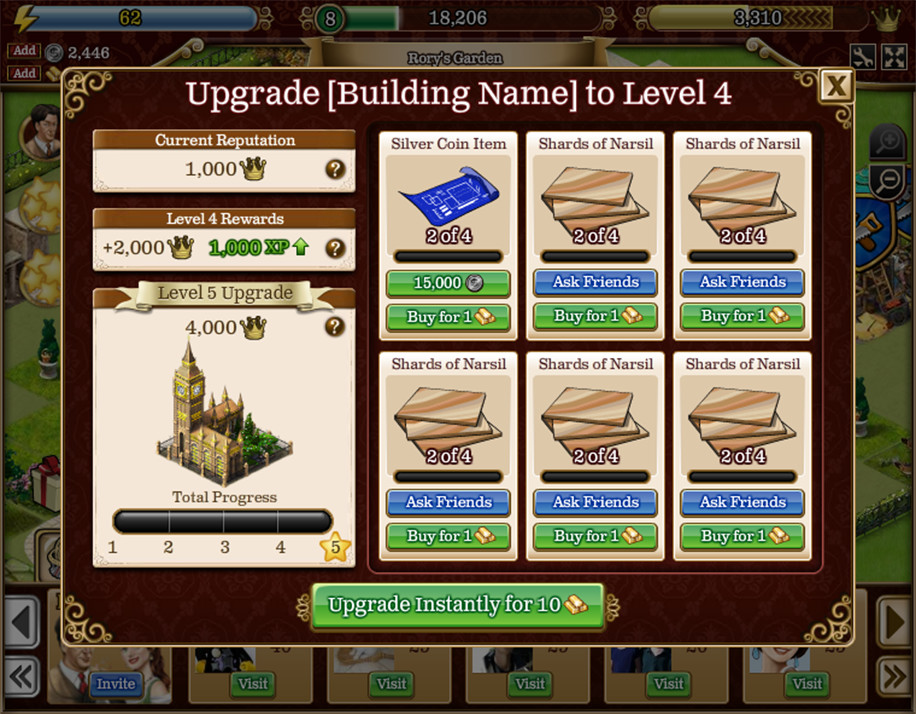Viewport: 916px width, 714px height.
Task: Open the Level 4 Rewards help icon
Action: (x=335, y=248)
